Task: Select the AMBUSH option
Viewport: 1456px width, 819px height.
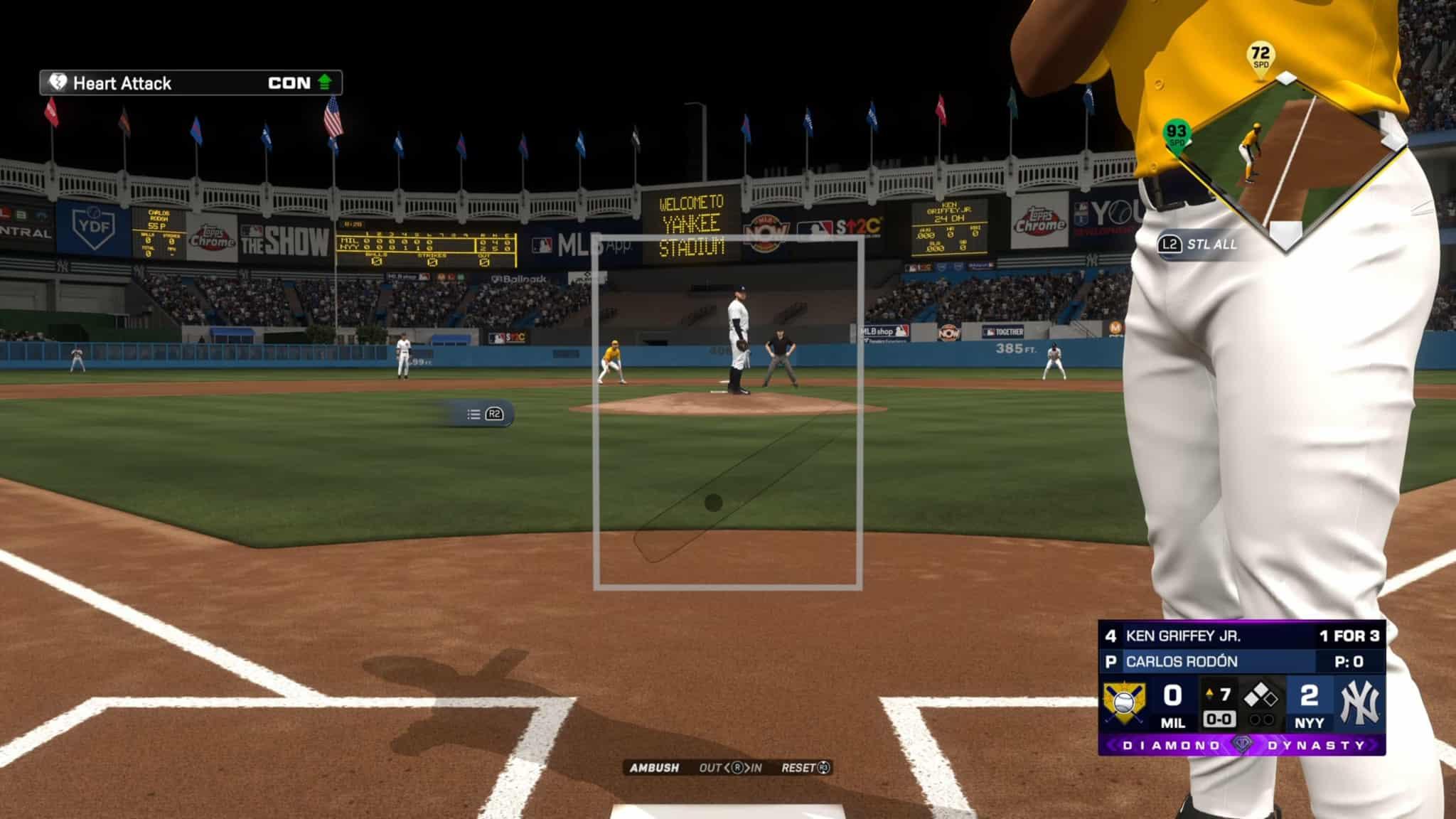Action: click(654, 768)
